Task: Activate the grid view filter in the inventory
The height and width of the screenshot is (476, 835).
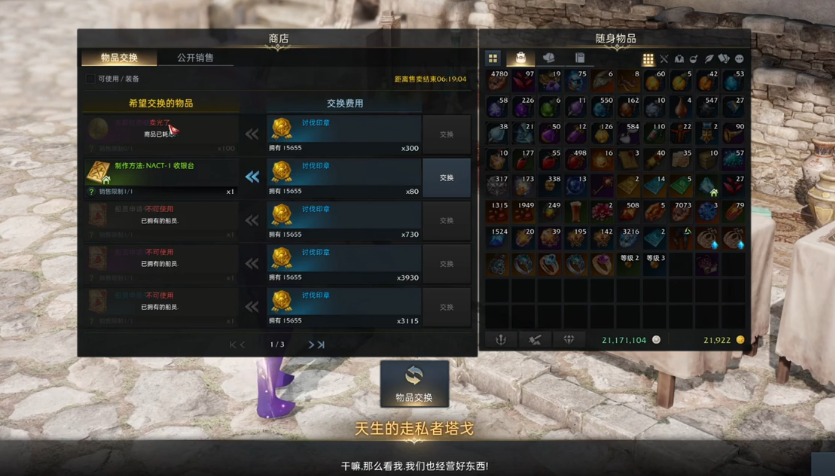Action: (648, 60)
